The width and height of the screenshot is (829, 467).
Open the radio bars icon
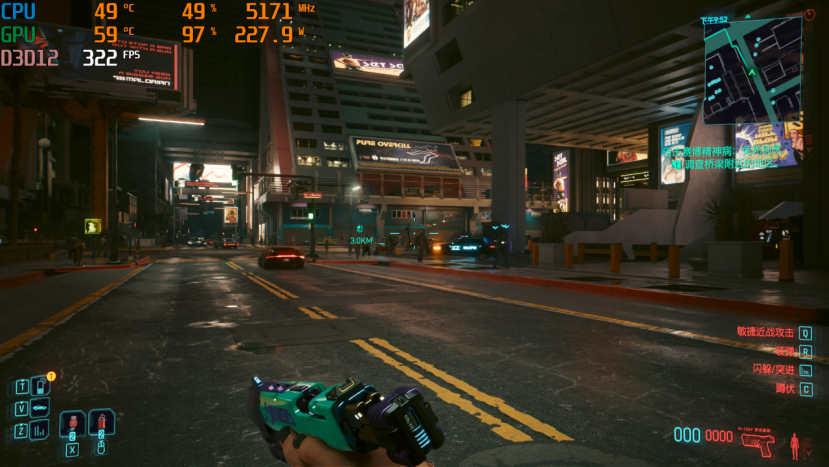[x=40, y=430]
